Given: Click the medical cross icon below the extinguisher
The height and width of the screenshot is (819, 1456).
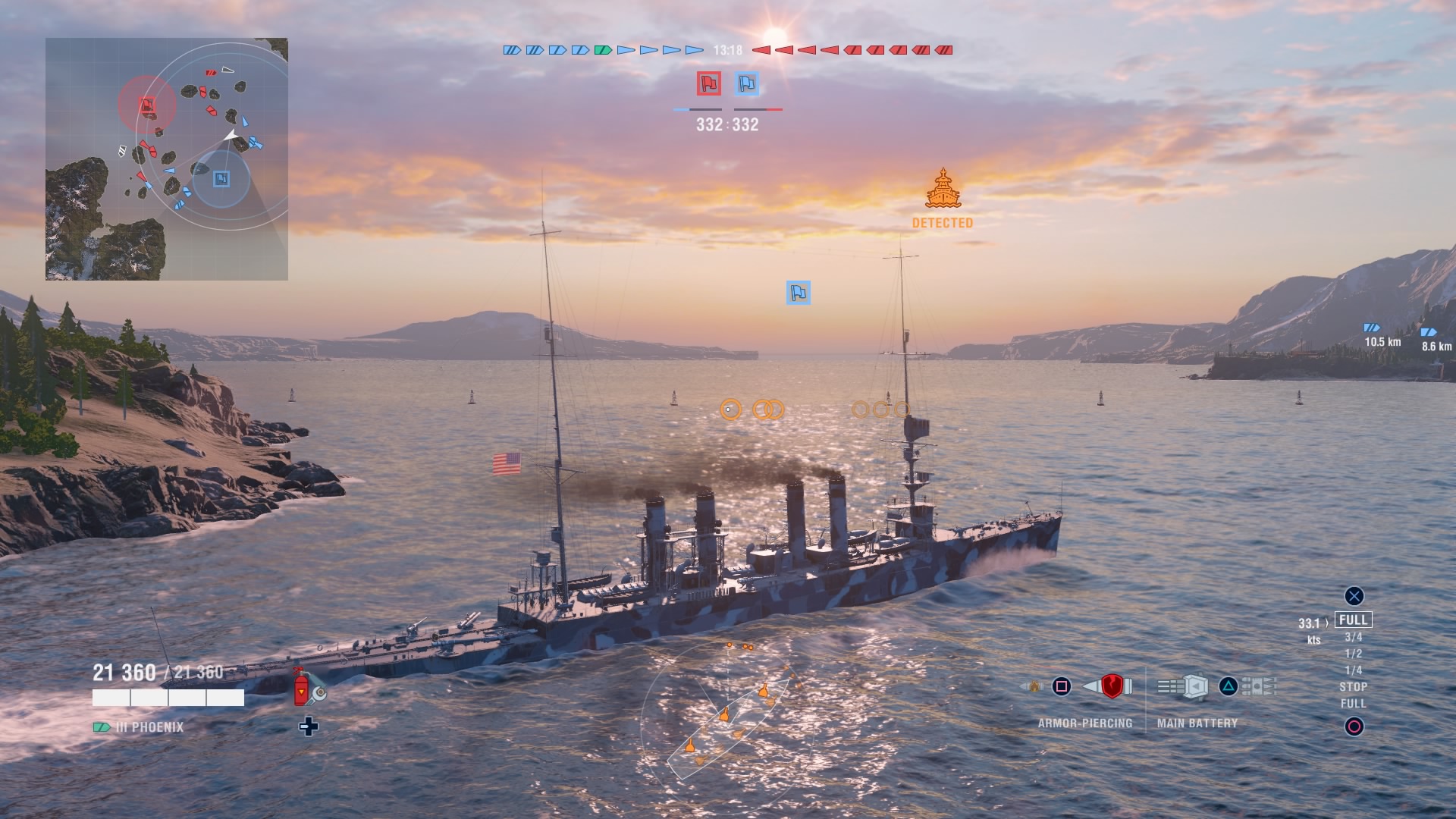Looking at the screenshot, I should (x=309, y=726).
